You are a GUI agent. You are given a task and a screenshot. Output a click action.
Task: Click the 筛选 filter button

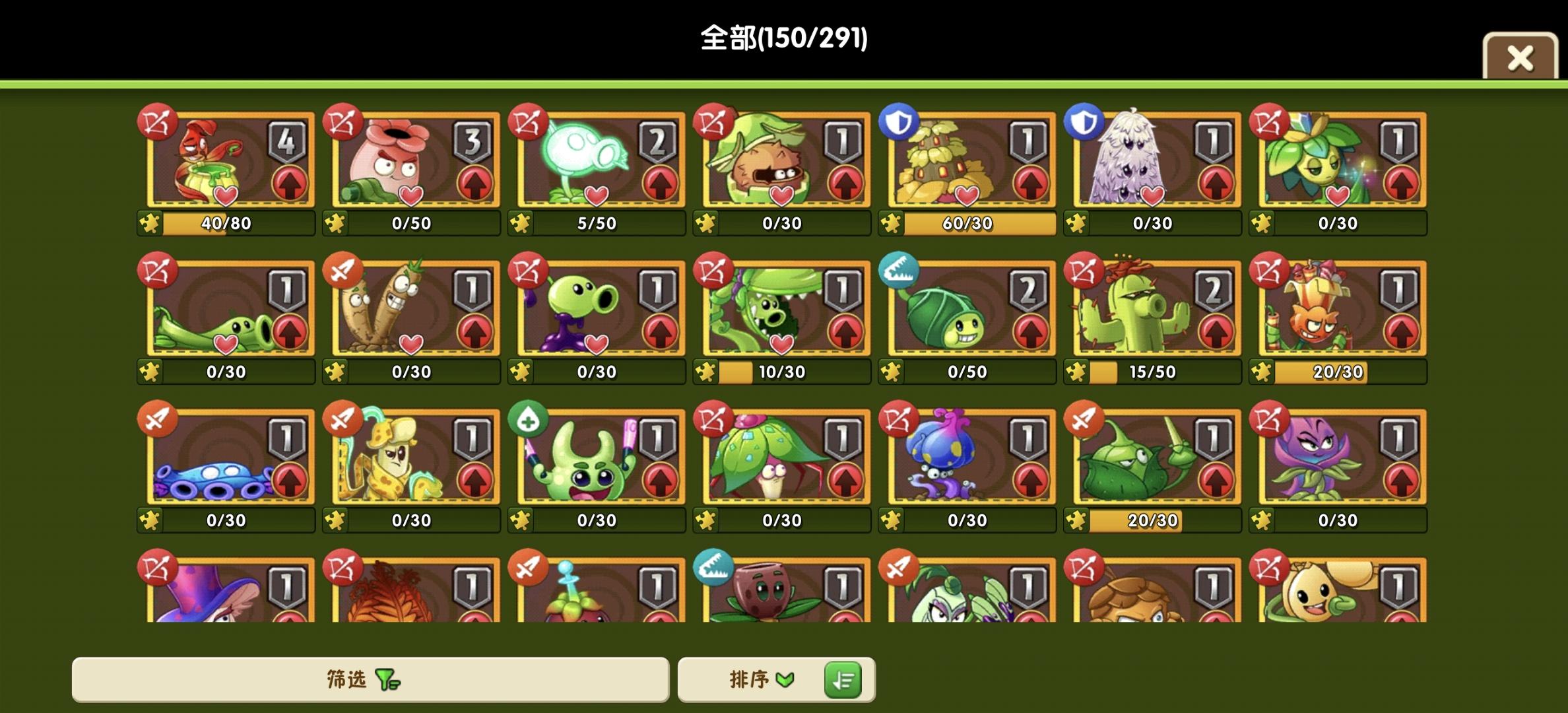pyautogui.click(x=370, y=679)
